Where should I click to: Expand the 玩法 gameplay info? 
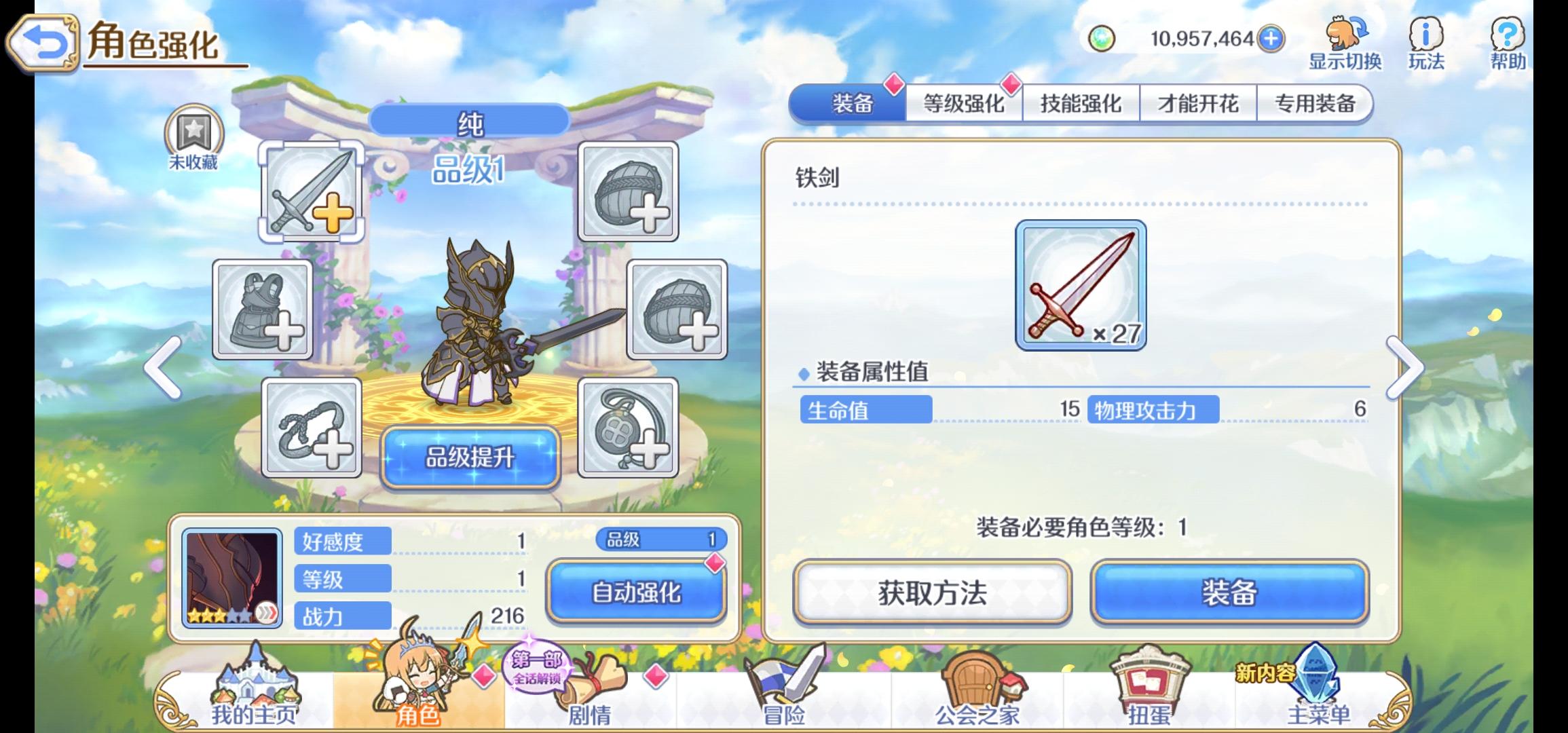coord(1425,41)
